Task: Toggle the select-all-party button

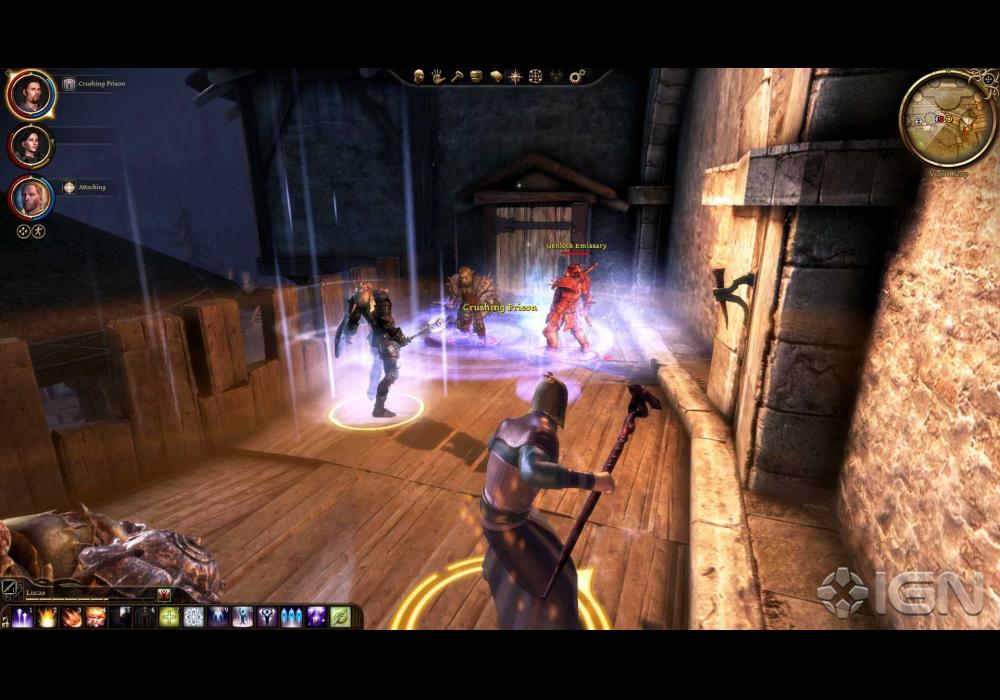Action: 23,231
